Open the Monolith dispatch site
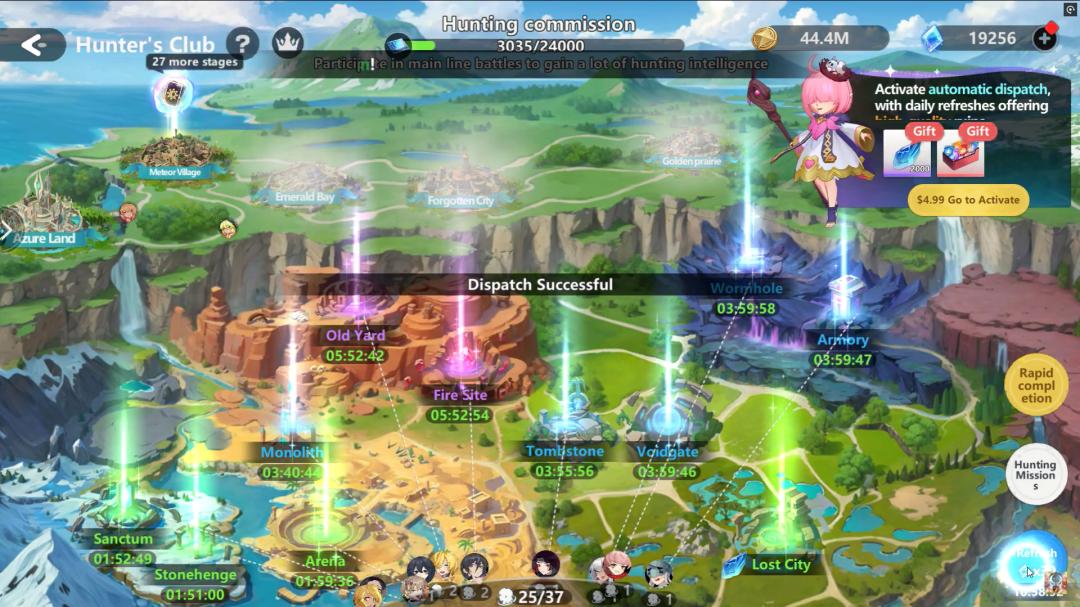 292,452
